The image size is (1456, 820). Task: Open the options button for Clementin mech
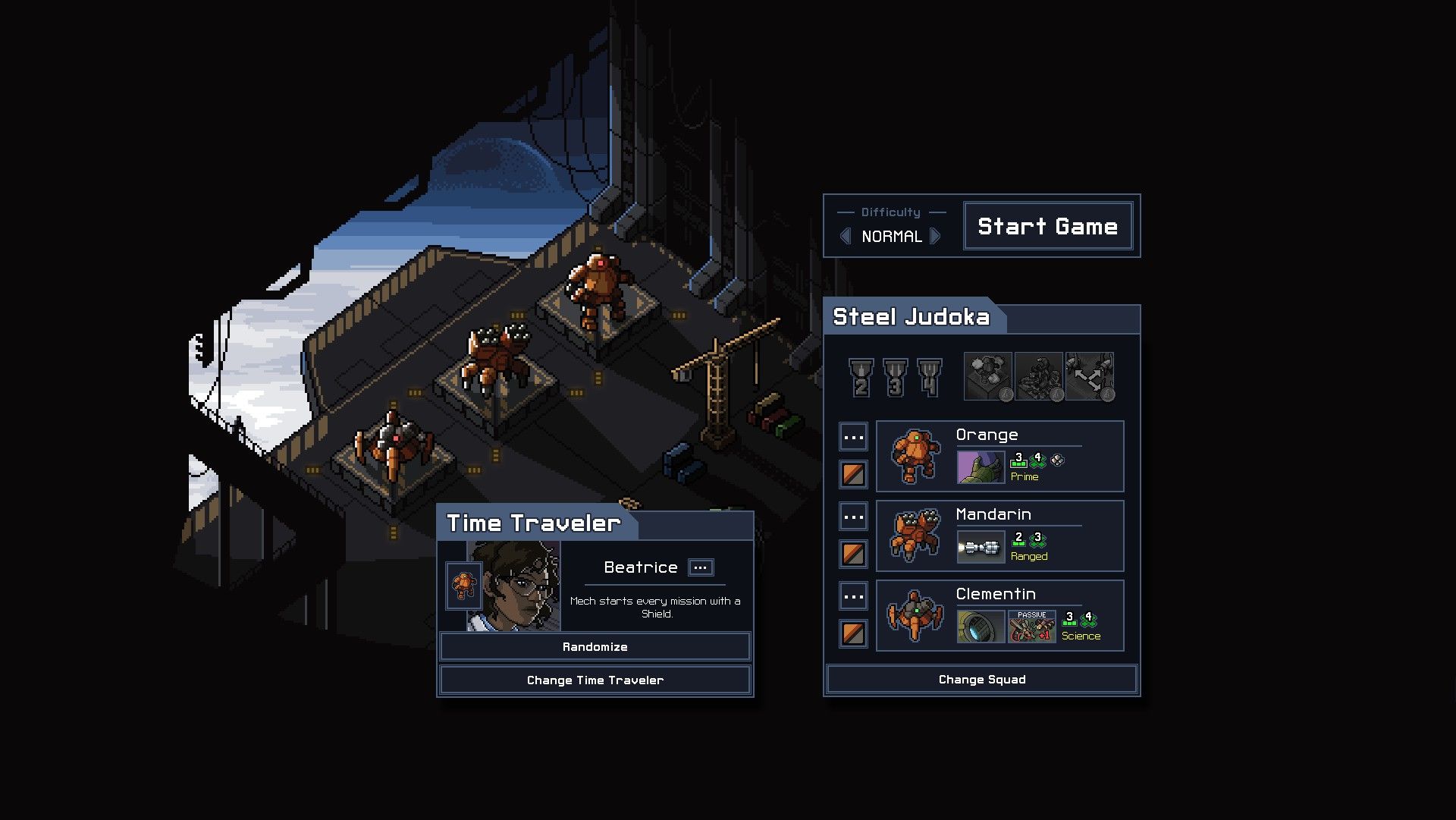tap(853, 597)
